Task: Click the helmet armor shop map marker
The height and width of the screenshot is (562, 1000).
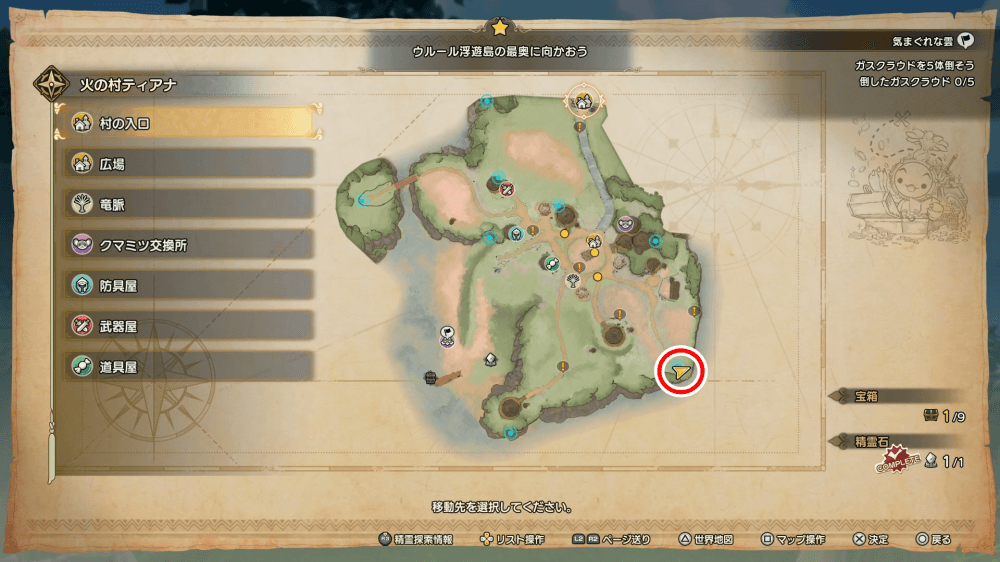Action: tap(515, 234)
